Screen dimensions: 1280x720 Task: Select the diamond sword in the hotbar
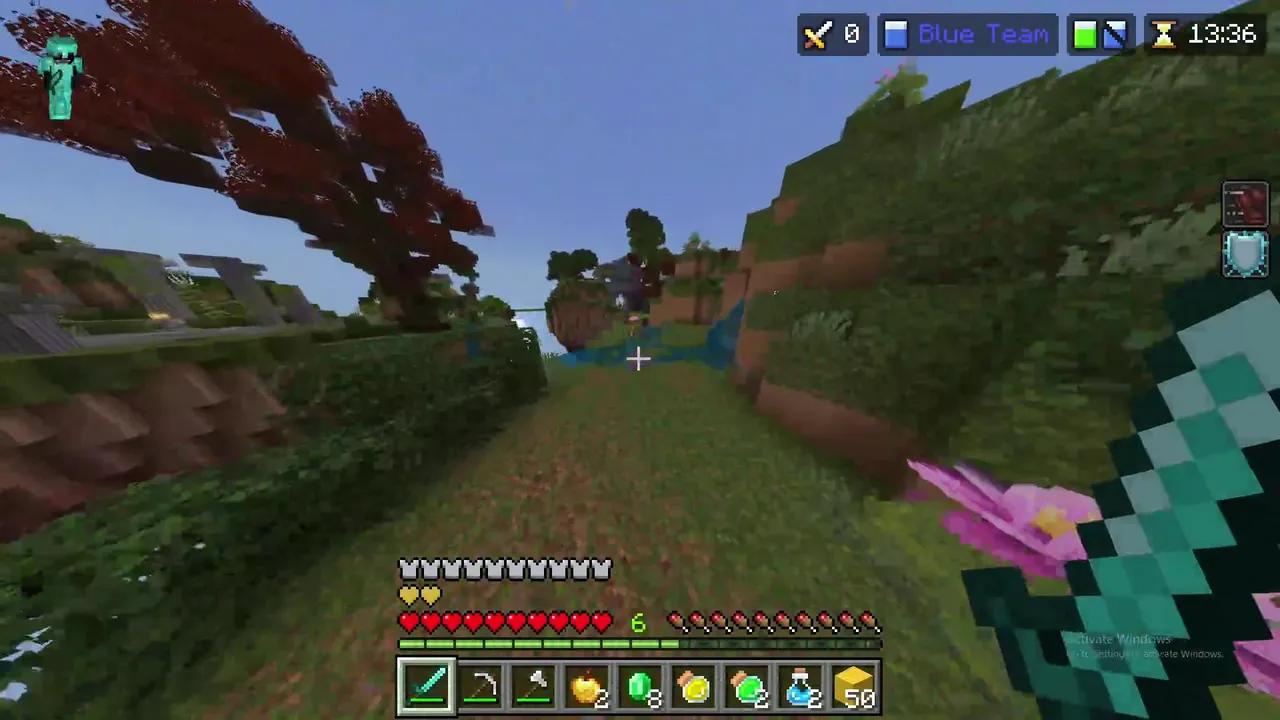coord(427,684)
